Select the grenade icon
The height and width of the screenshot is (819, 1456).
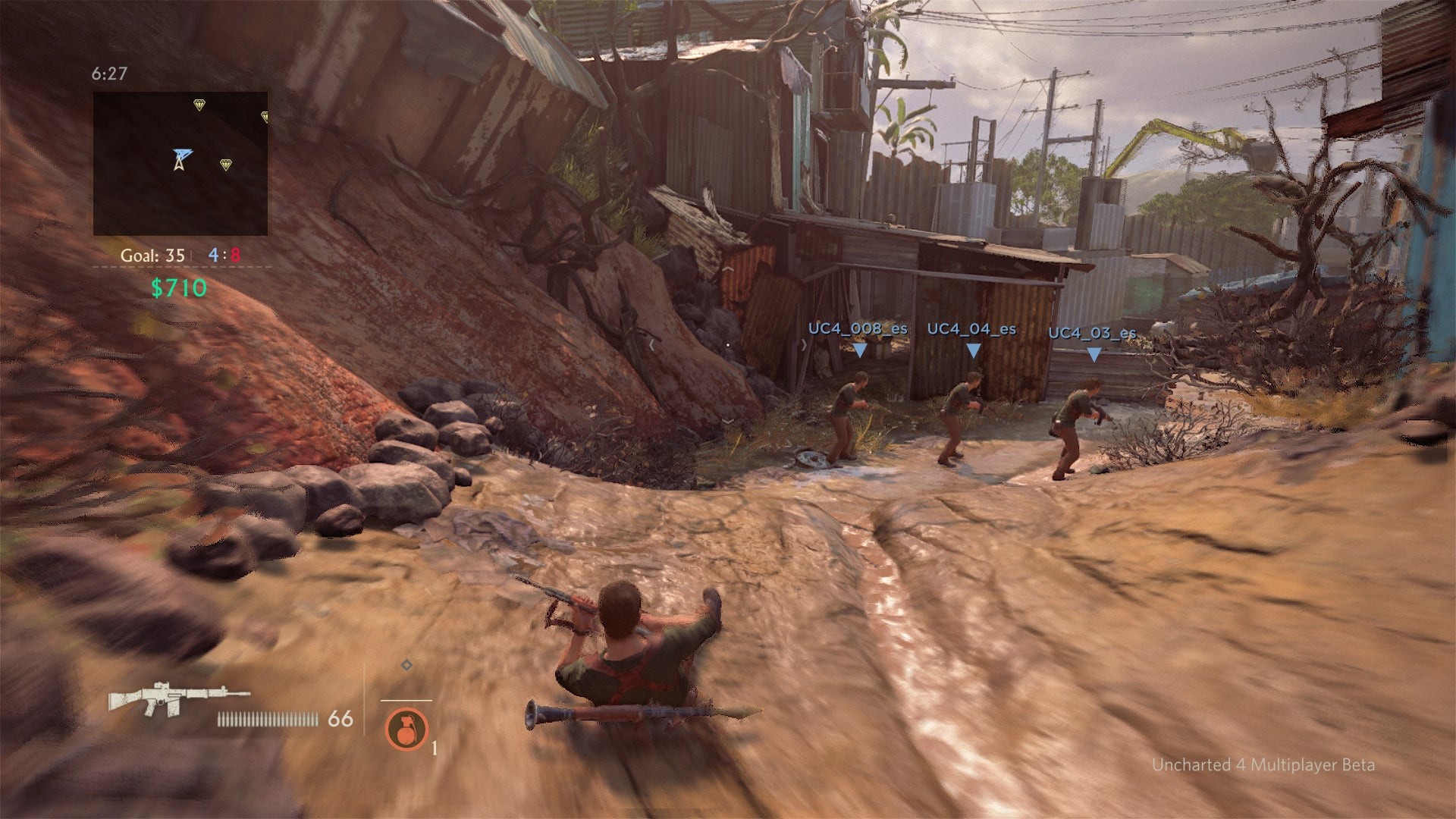[406, 729]
